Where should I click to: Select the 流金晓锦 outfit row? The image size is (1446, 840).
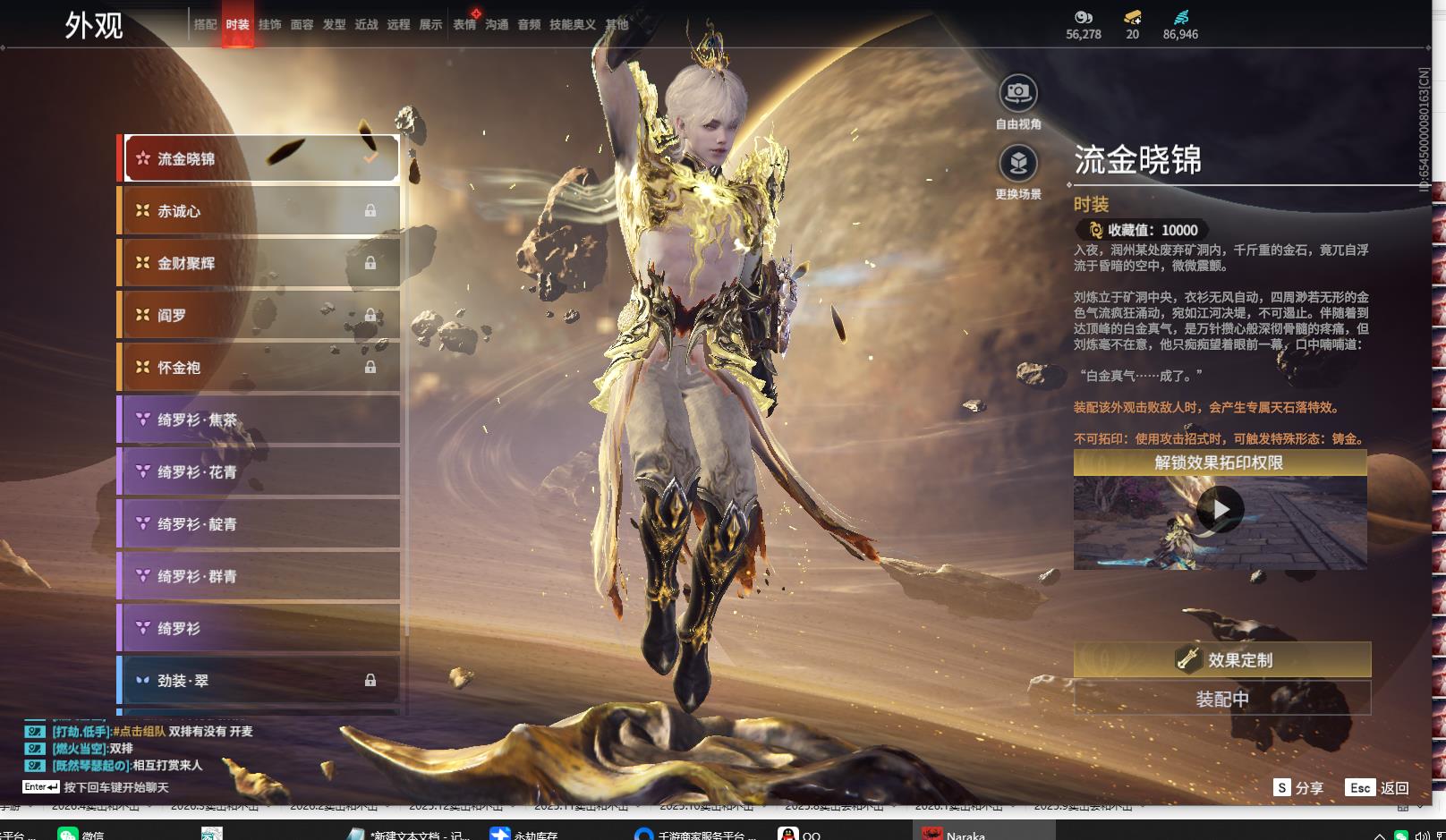click(259, 159)
